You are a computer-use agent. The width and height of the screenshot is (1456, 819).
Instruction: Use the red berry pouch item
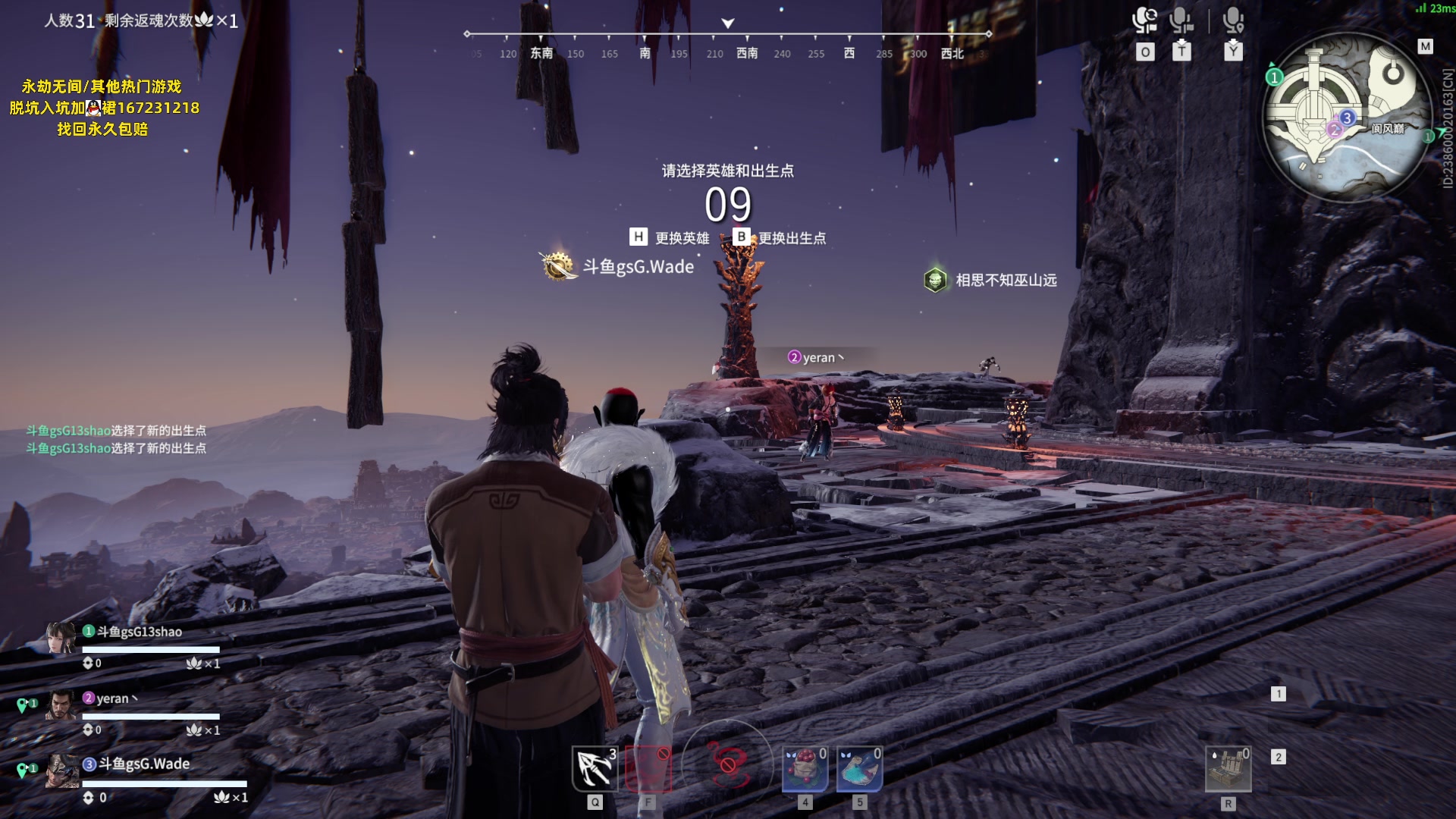[805, 769]
